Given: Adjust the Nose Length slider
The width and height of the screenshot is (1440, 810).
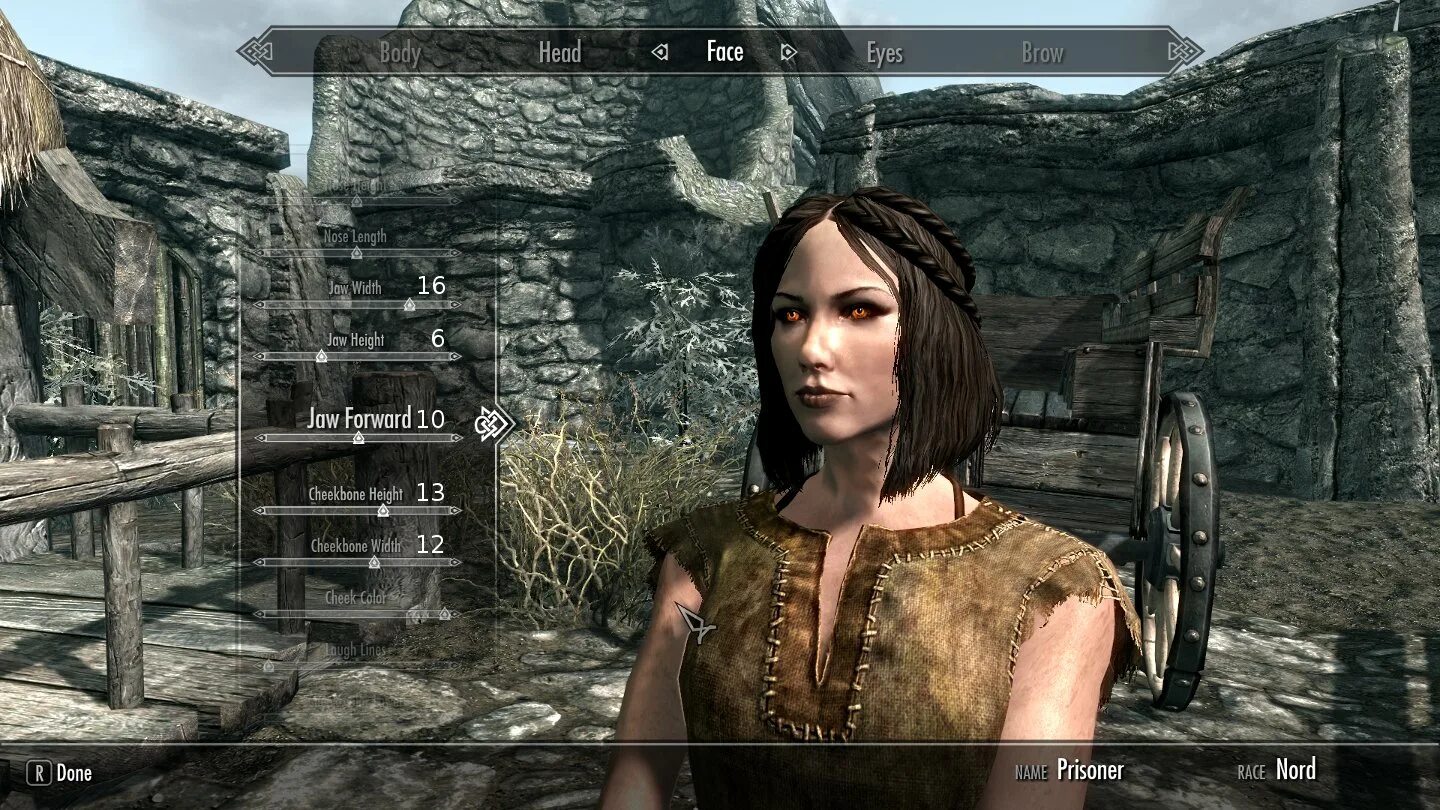Looking at the screenshot, I should tap(356, 253).
